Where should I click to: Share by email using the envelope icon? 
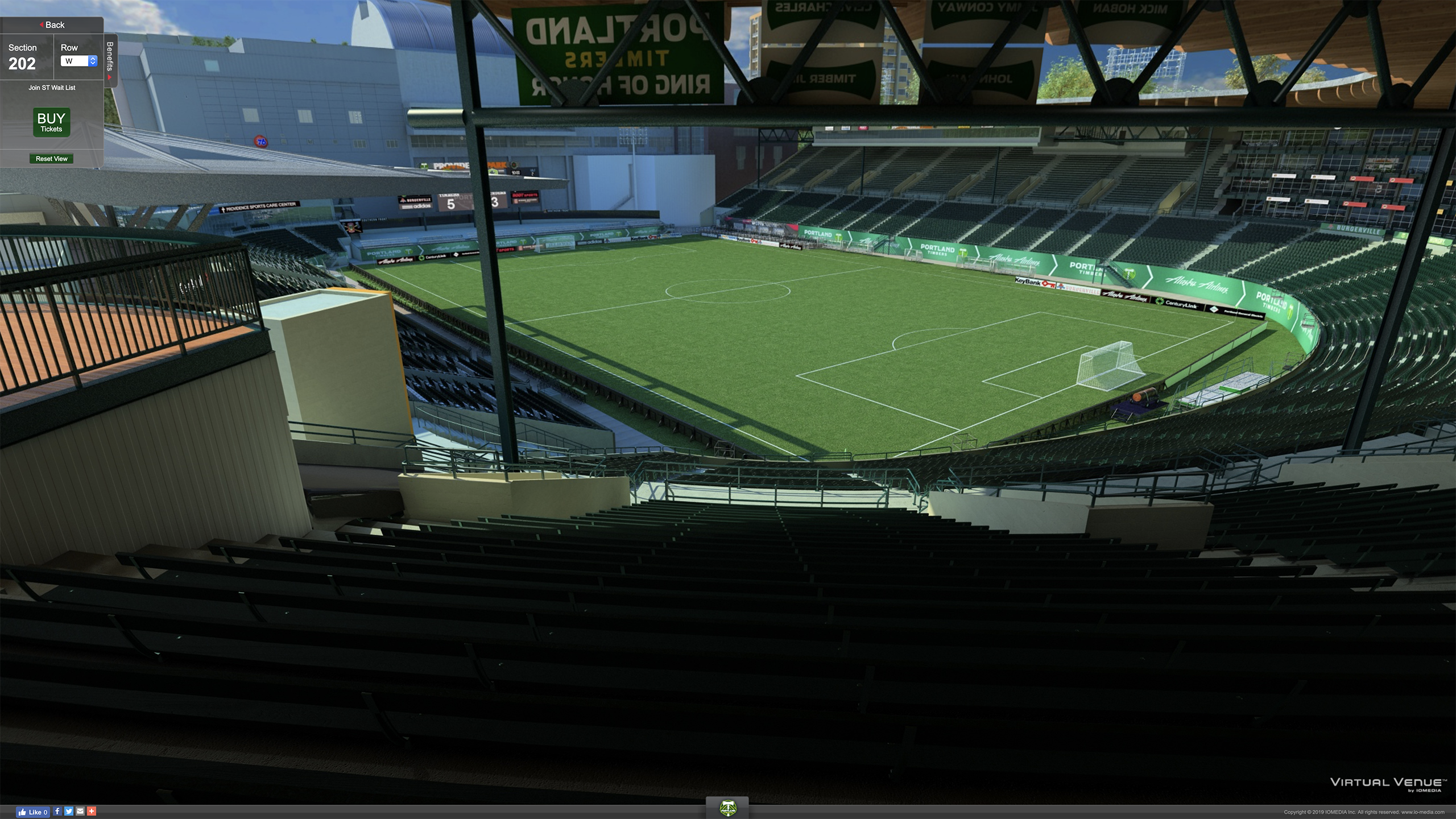click(80, 812)
